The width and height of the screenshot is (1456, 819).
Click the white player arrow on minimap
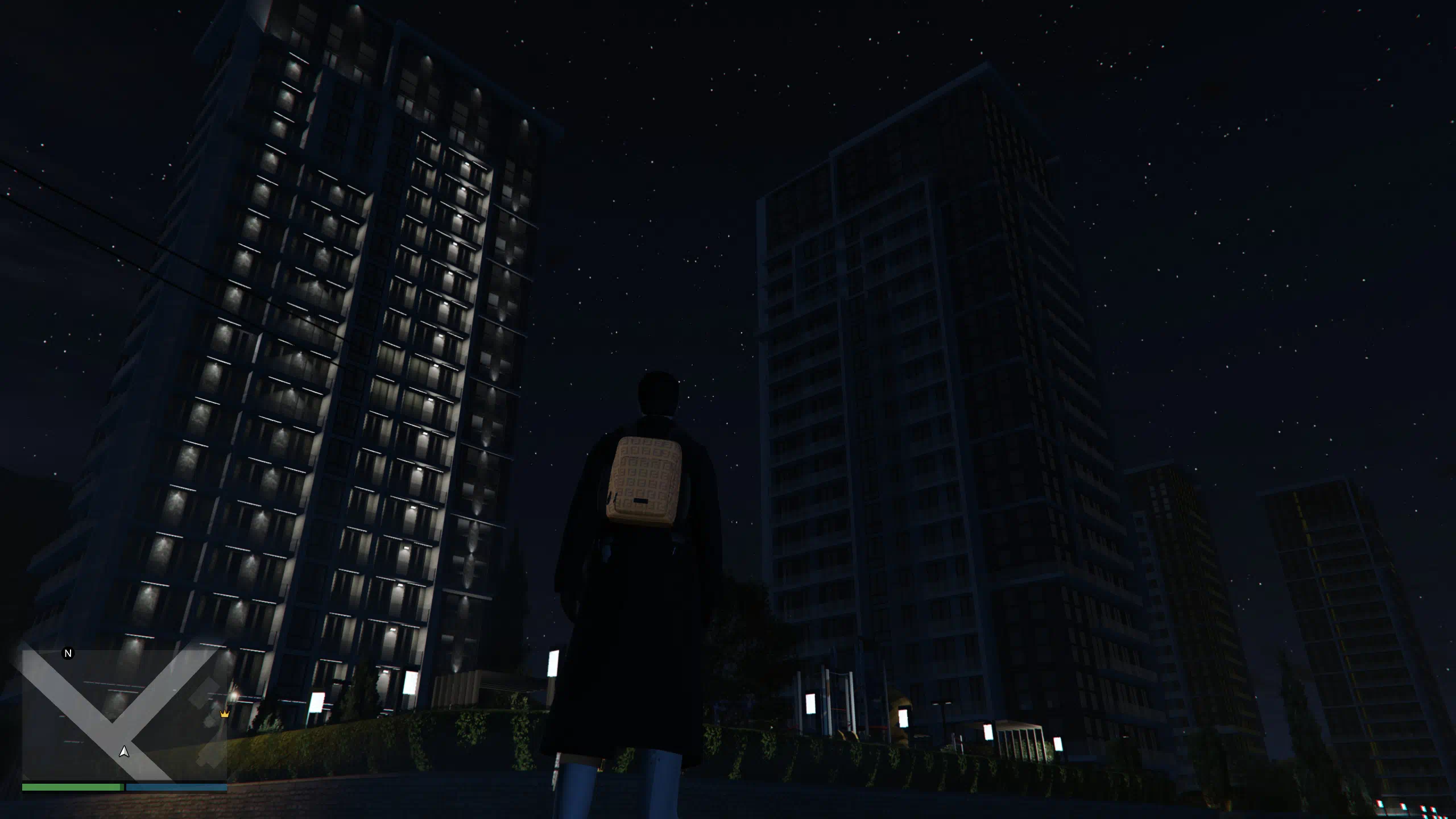point(124,752)
